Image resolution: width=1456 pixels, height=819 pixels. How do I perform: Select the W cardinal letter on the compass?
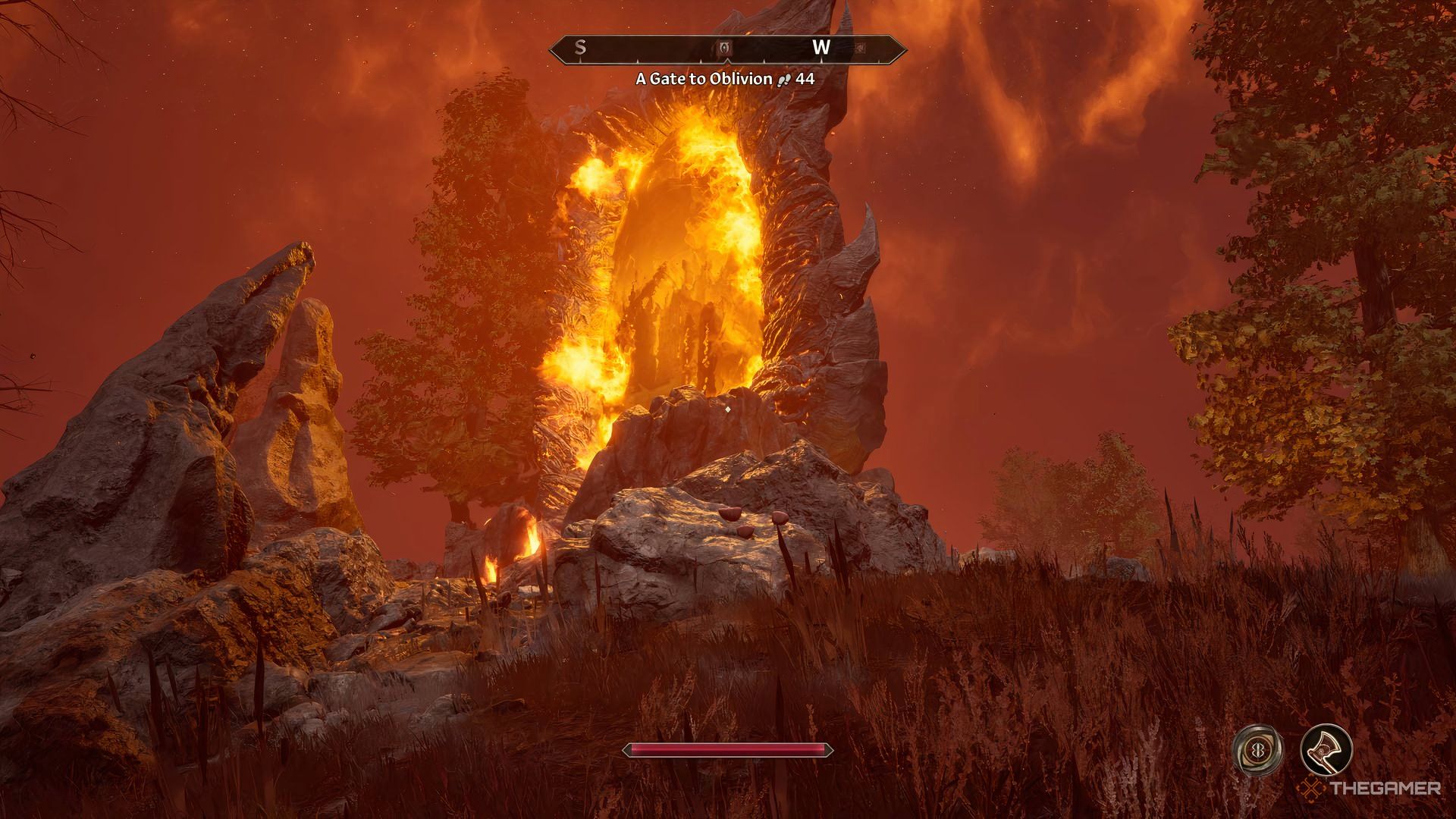coord(821,48)
